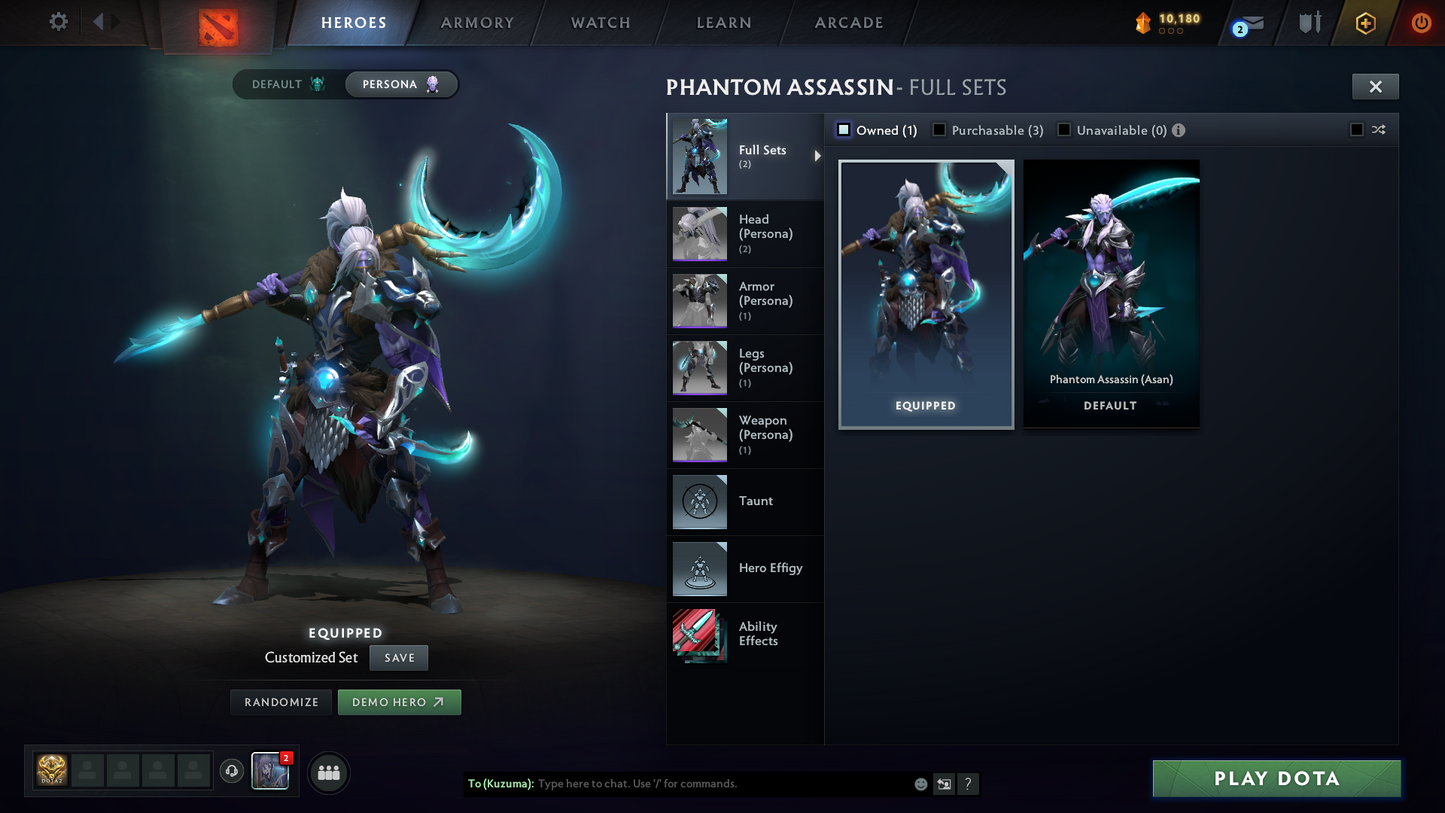Screen dimensions: 1445x813
Task: Click the shuffle icon in the filter bar
Action: click(x=1378, y=130)
